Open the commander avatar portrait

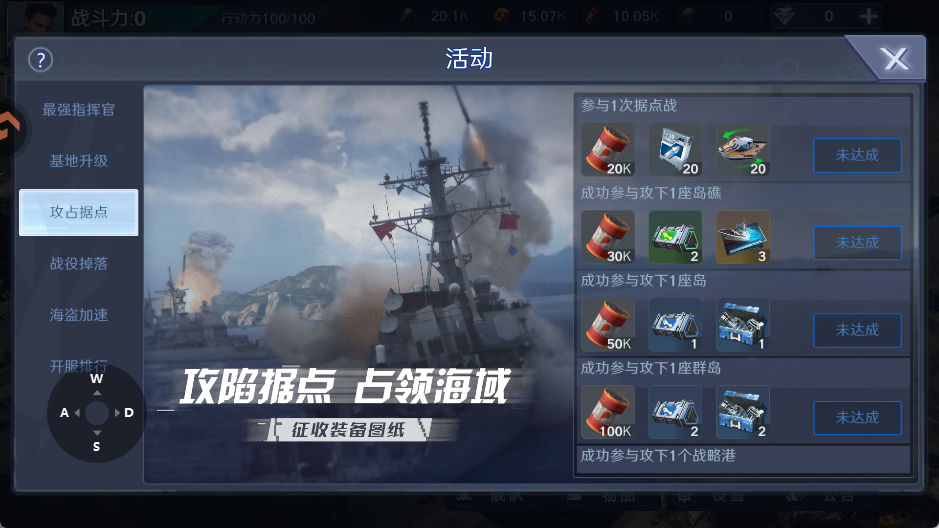coord(40,16)
